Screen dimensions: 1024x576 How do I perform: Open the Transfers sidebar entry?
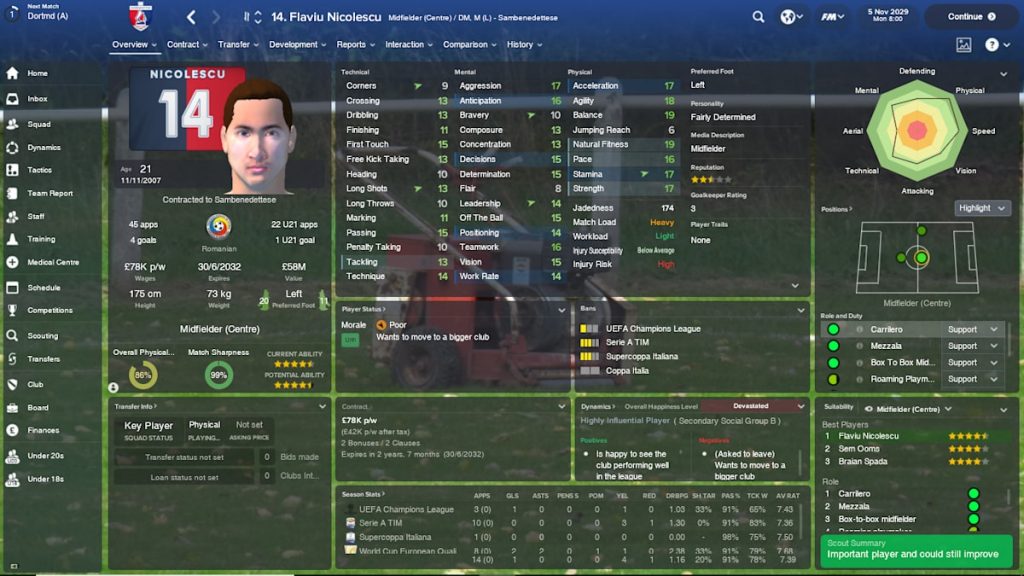coord(43,359)
